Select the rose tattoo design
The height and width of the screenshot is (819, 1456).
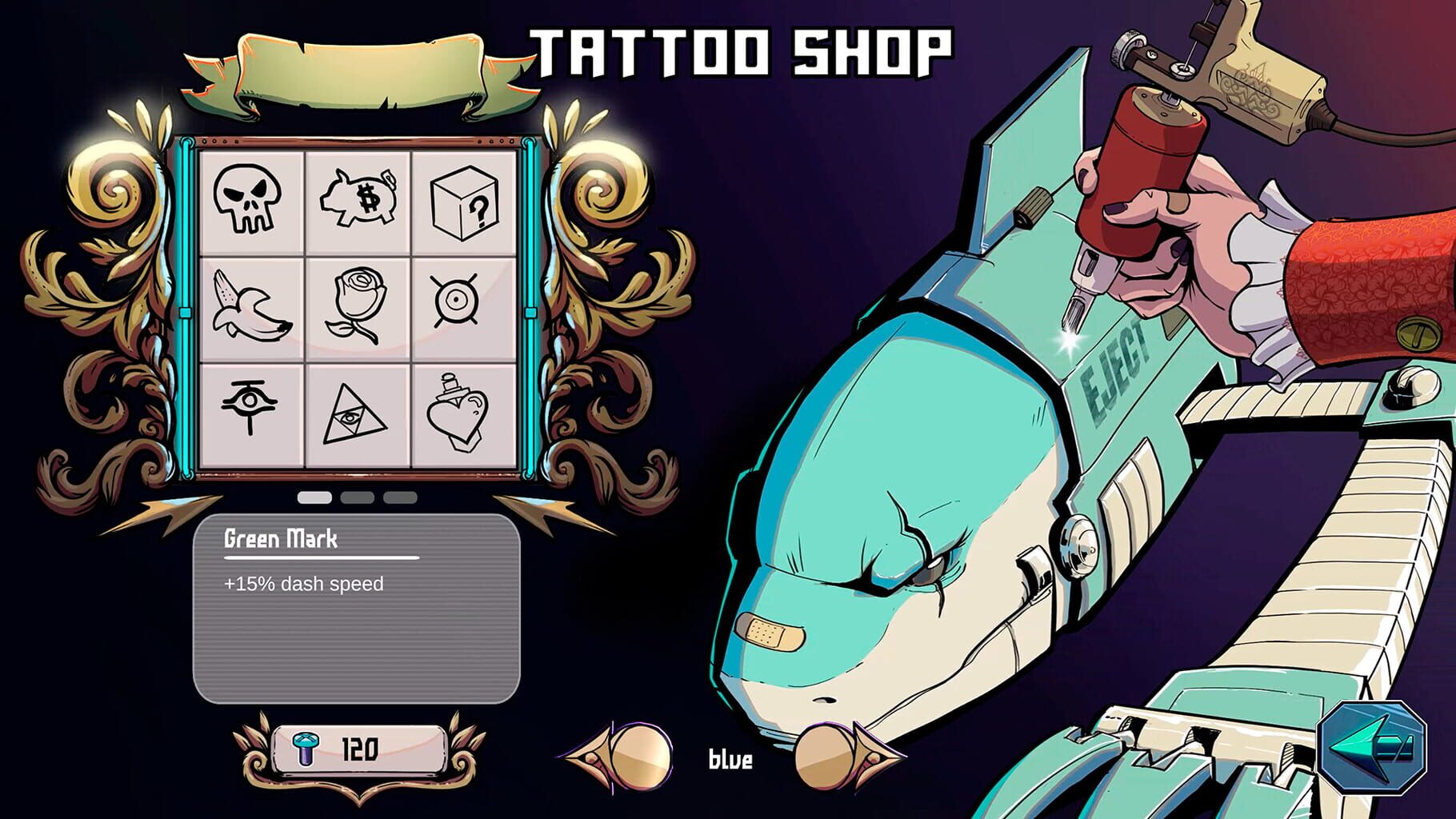pos(360,306)
